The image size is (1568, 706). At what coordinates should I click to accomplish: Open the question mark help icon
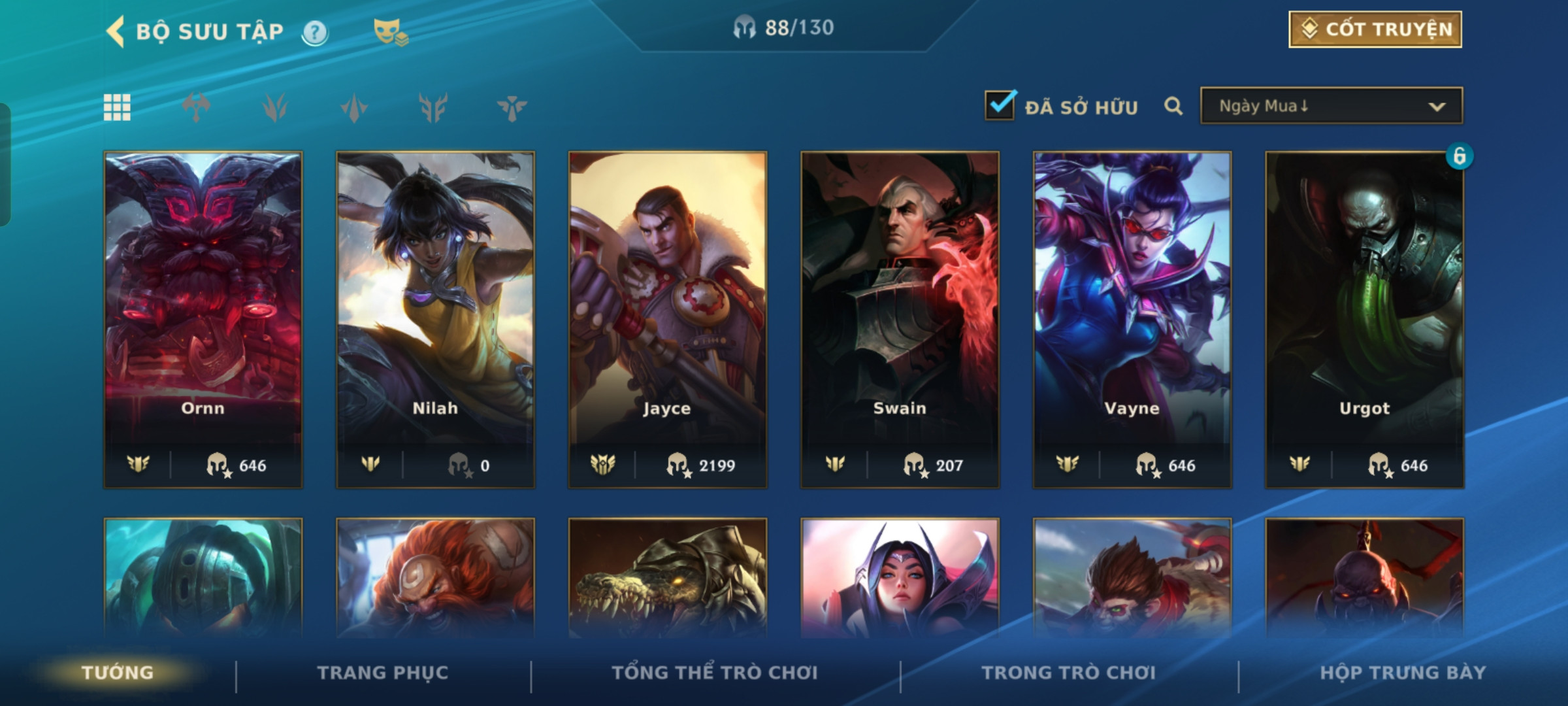click(x=315, y=32)
